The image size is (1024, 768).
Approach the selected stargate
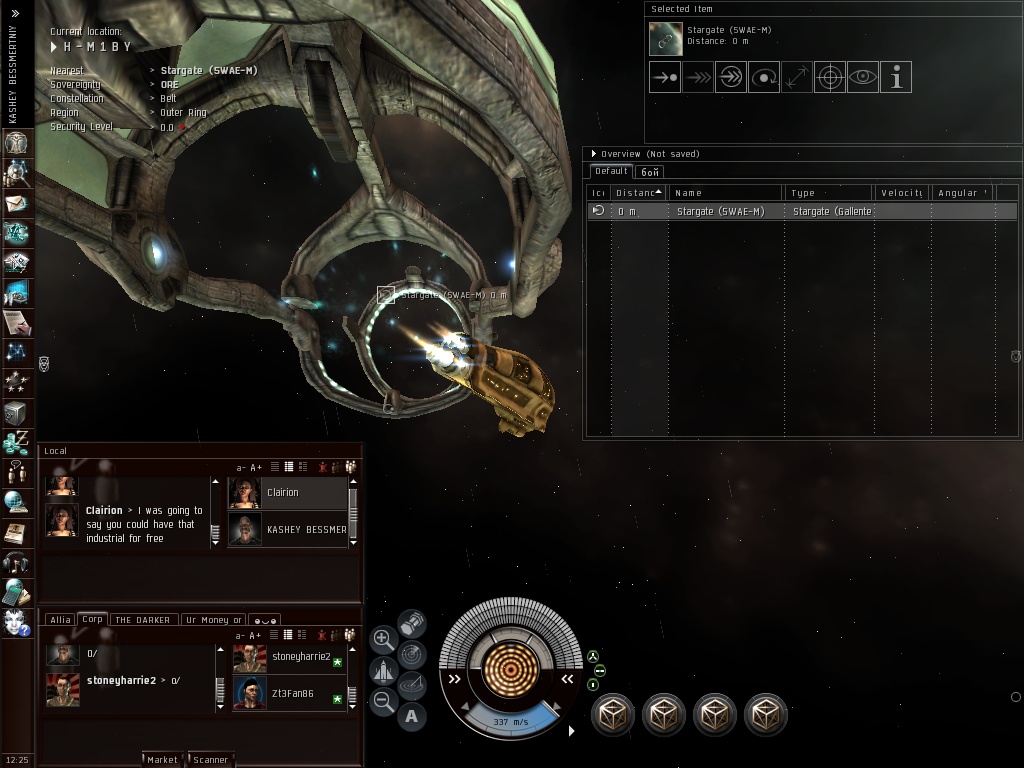[665, 77]
